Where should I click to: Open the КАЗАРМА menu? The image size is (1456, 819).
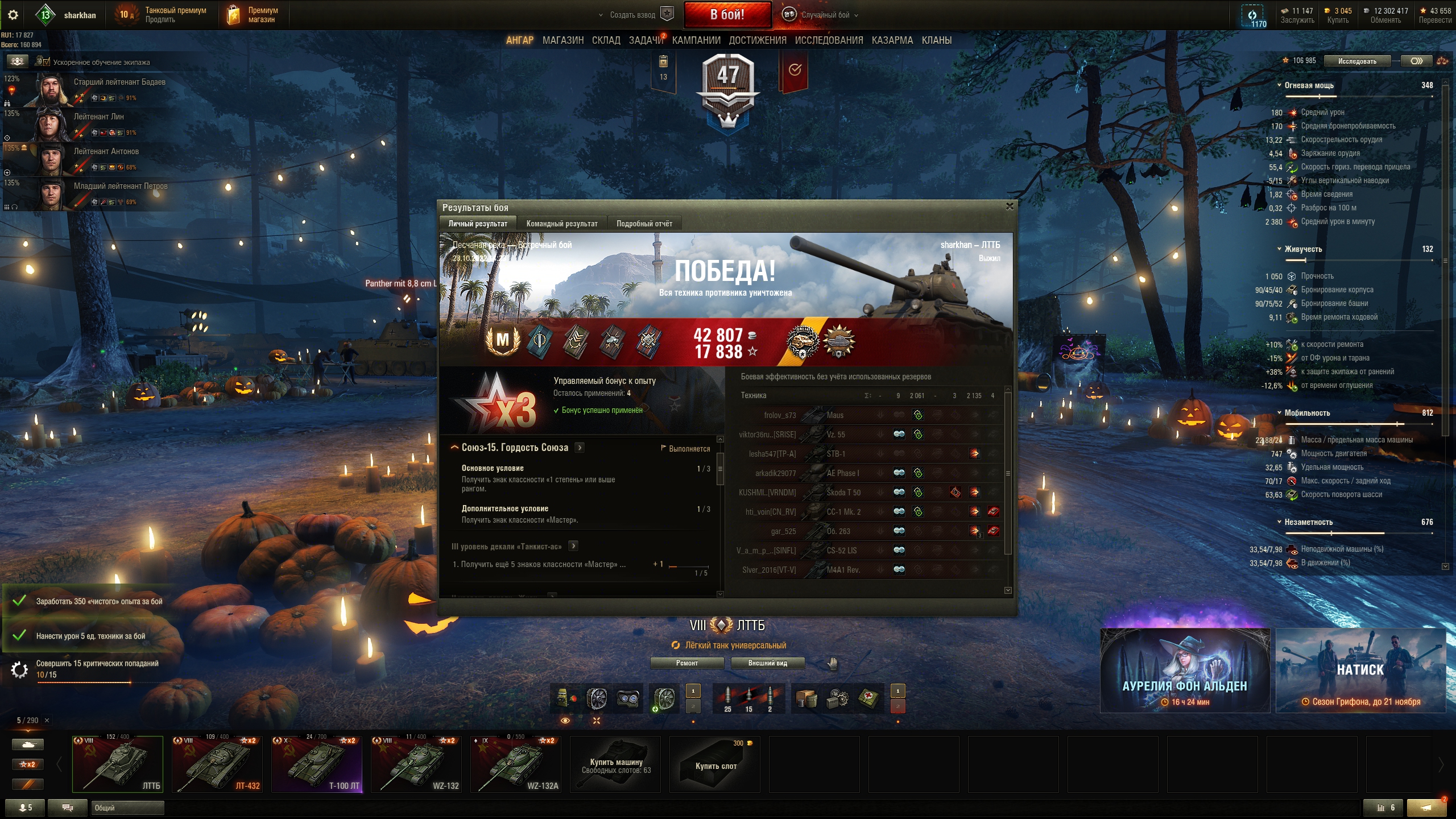[892, 40]
